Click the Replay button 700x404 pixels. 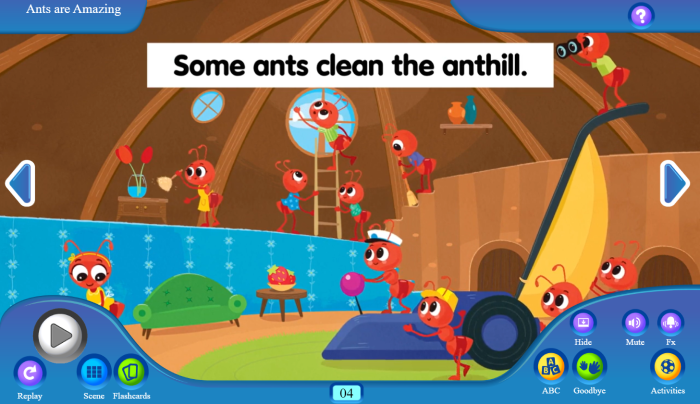pyautogui.click(x=30, y=373)
